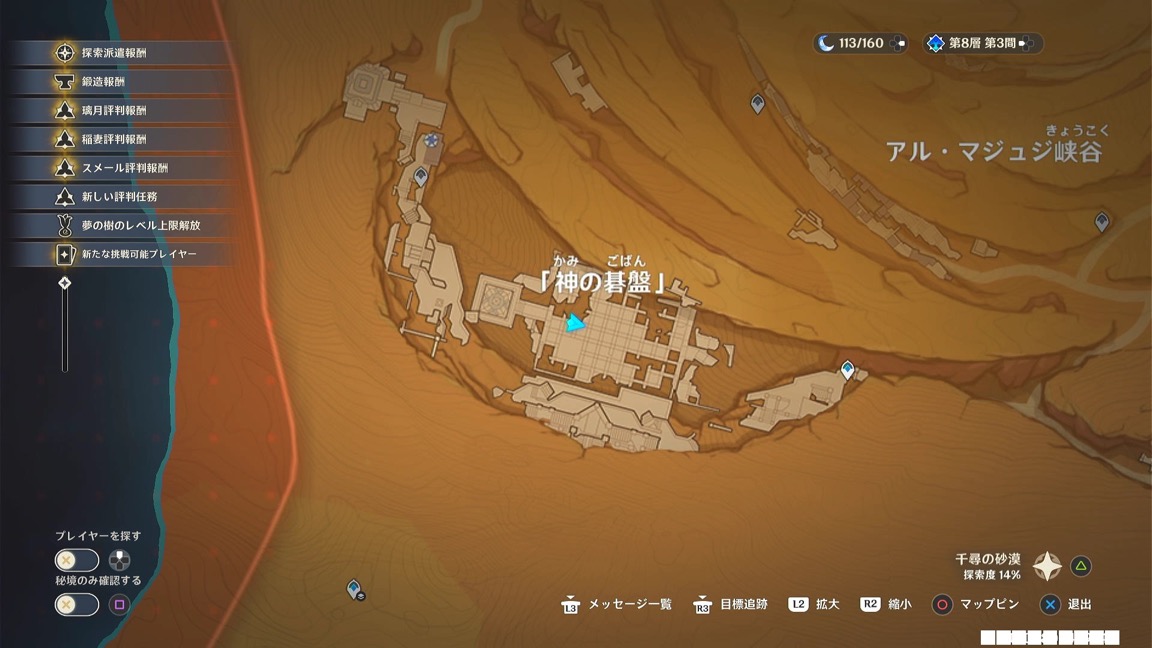Click the cyan player arrow on the map
The image size is (1152, 648).
(x=574, y=323)
